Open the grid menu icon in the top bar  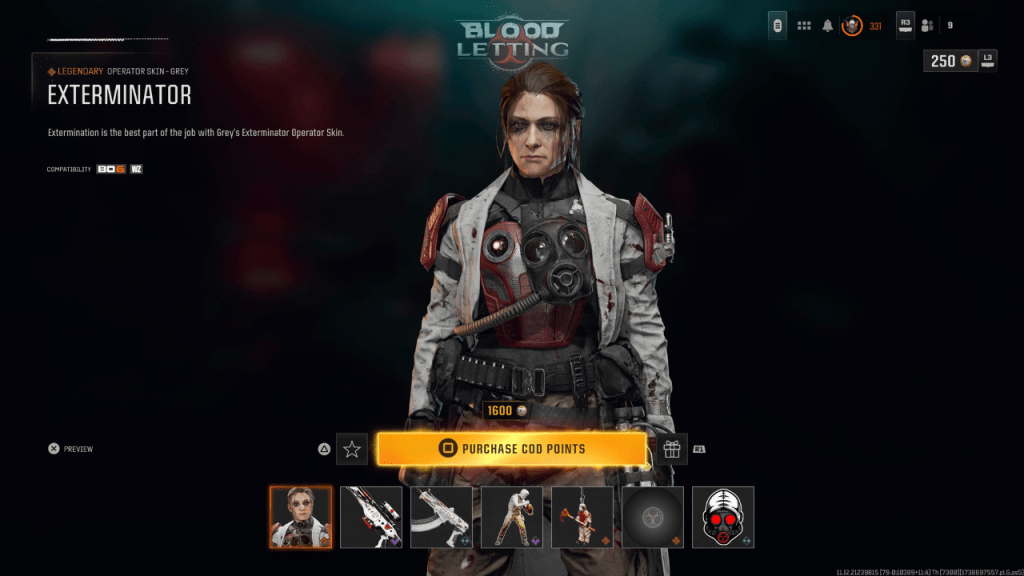tap(803, 26)
